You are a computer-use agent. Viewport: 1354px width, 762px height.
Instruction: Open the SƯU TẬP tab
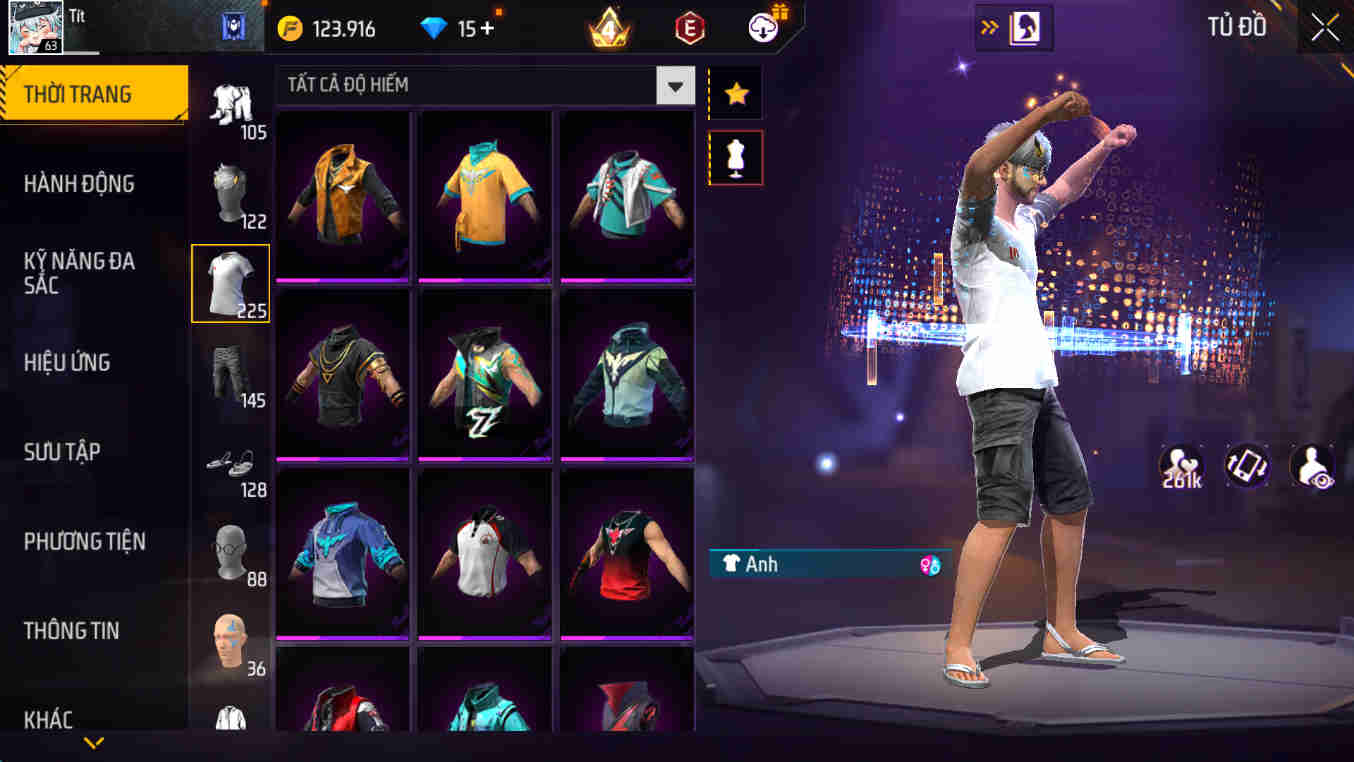click(64, 452)
